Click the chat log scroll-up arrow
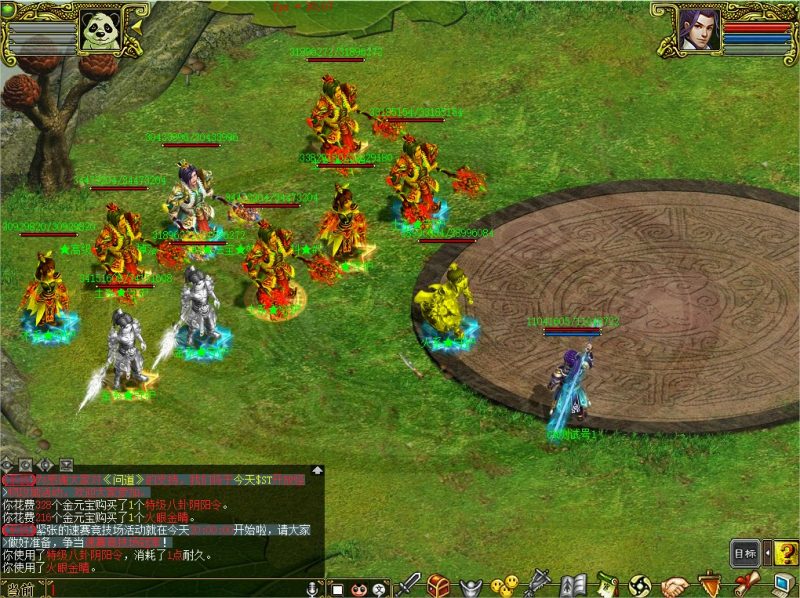Screen dimensions: 800x598 (x=317, y=470)
